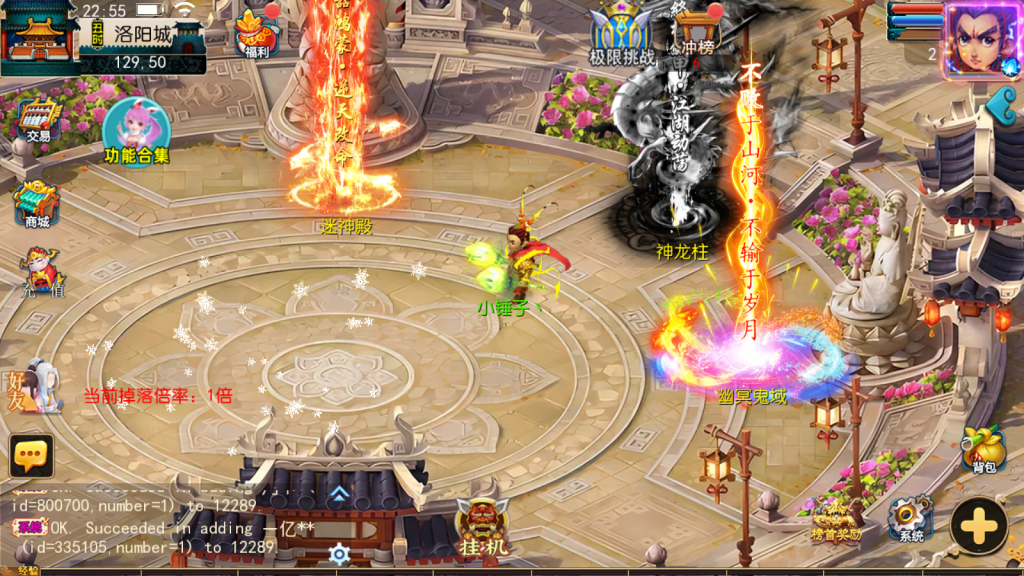Viewport: 1024px width, 576px height.
Task: View the 榜首奖励 top rank rewards
Action: [x=835, y=520]
